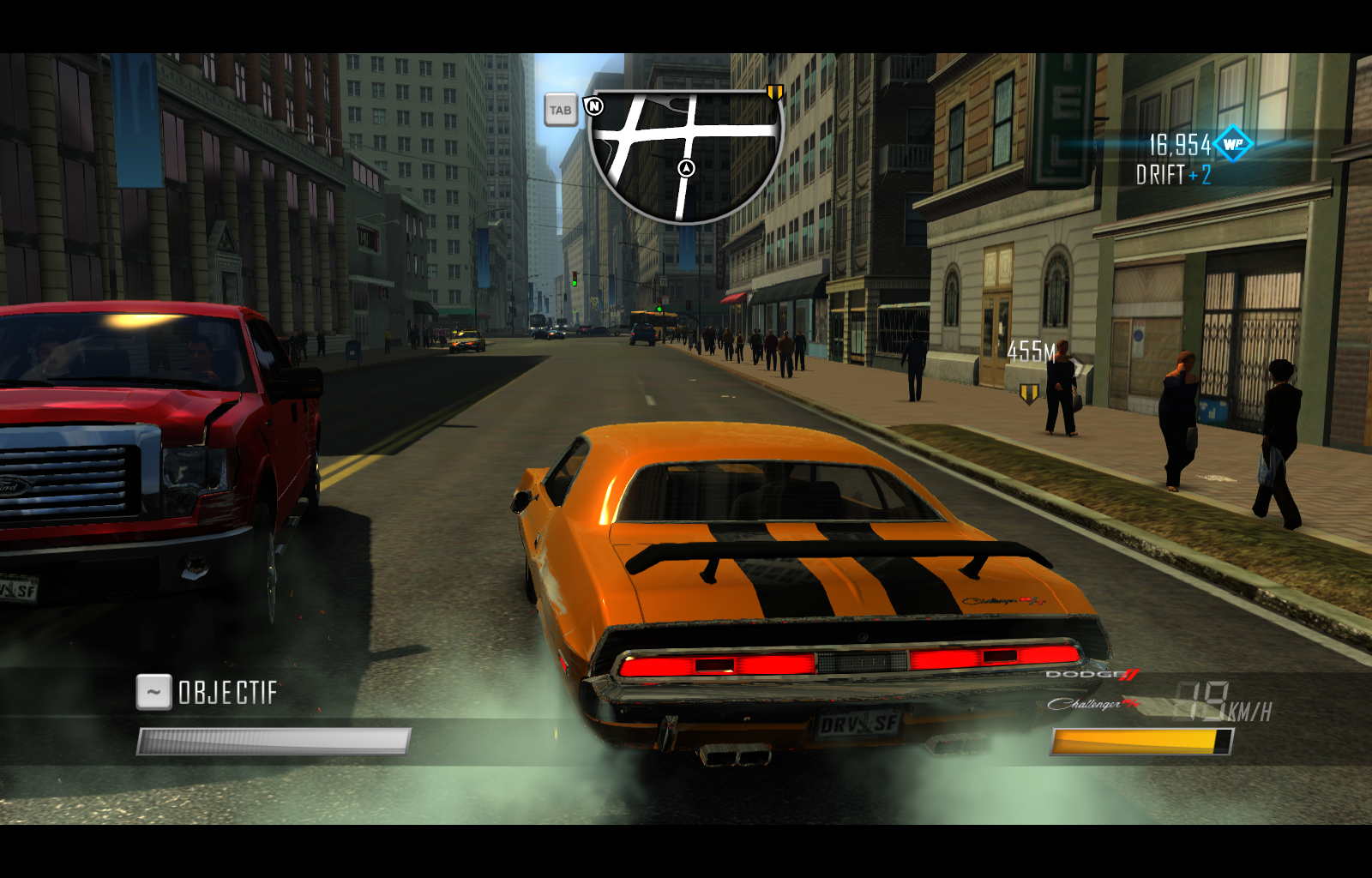1372x878 pixels.
Task: Click the 455M distance text above the marker
Action: click(1032, 351)
